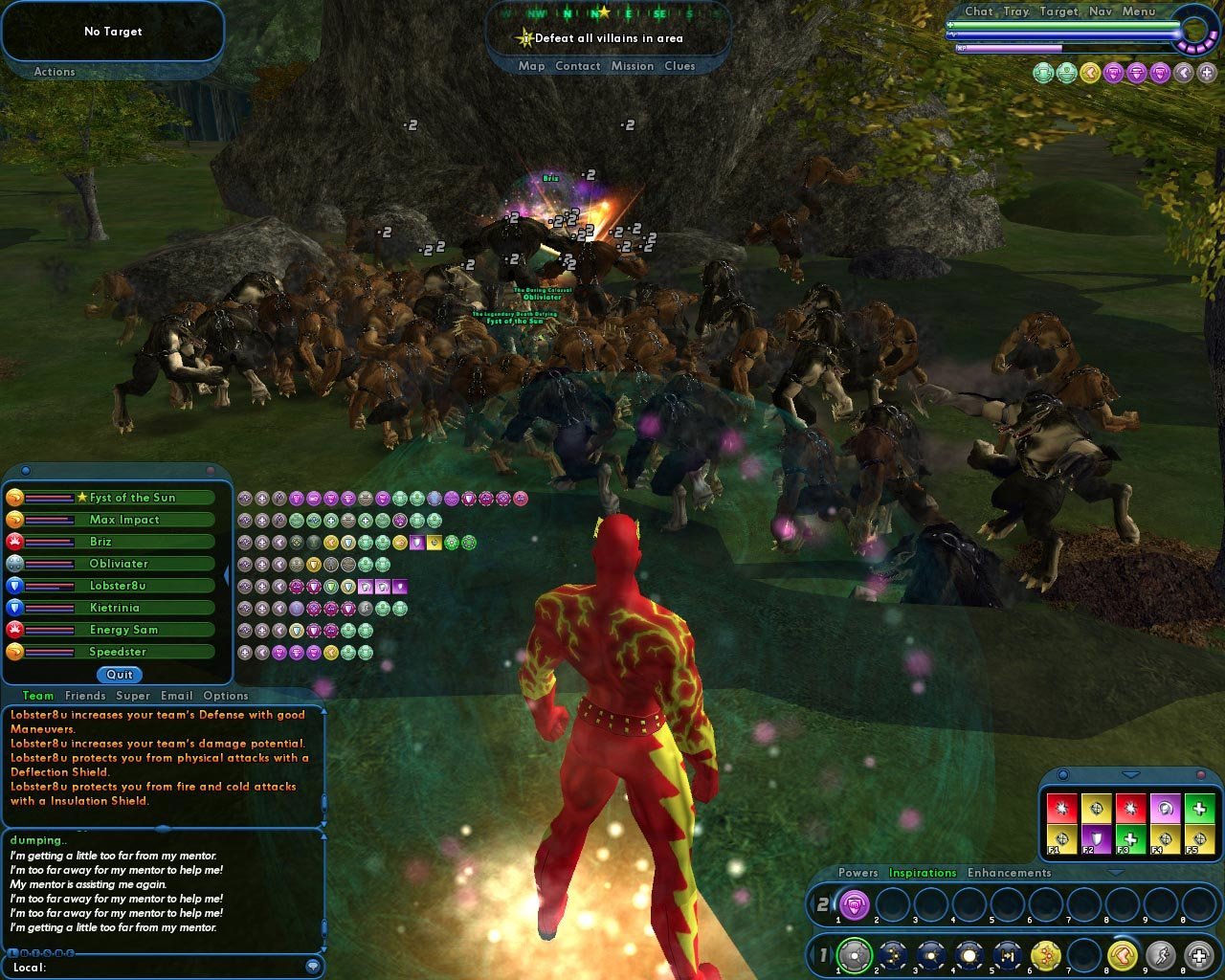Screen dimensions: 1225x980
Task: Open the Enhancements panel
Action: click(x=1009, y=873)
